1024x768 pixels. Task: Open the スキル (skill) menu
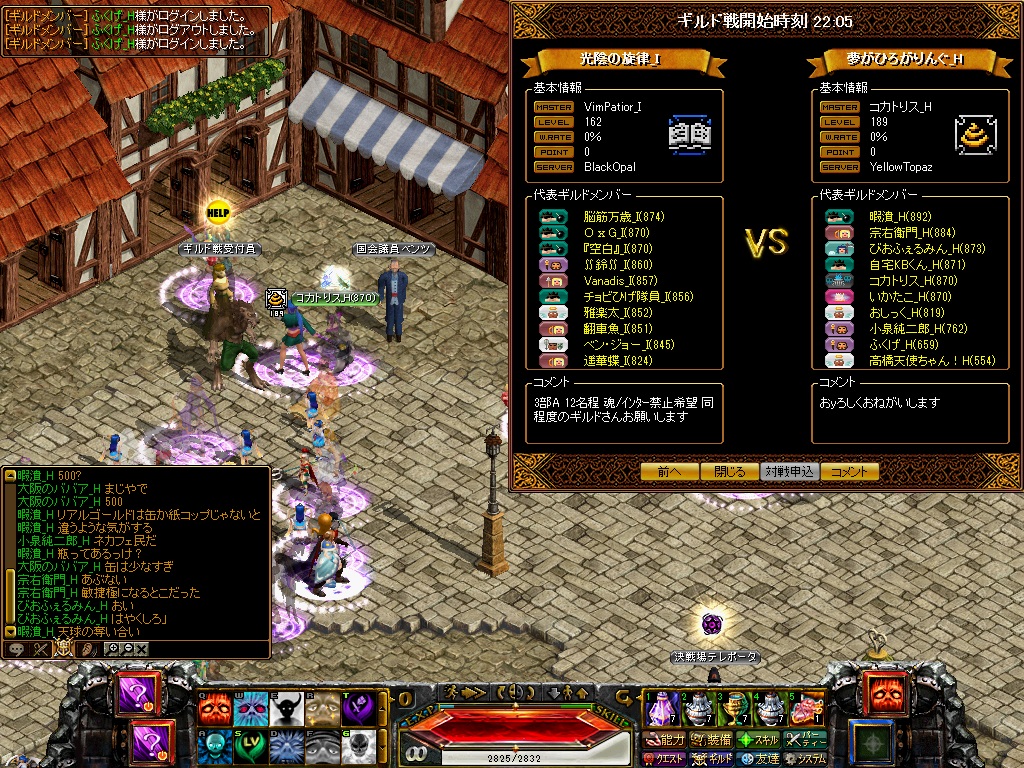758,740
